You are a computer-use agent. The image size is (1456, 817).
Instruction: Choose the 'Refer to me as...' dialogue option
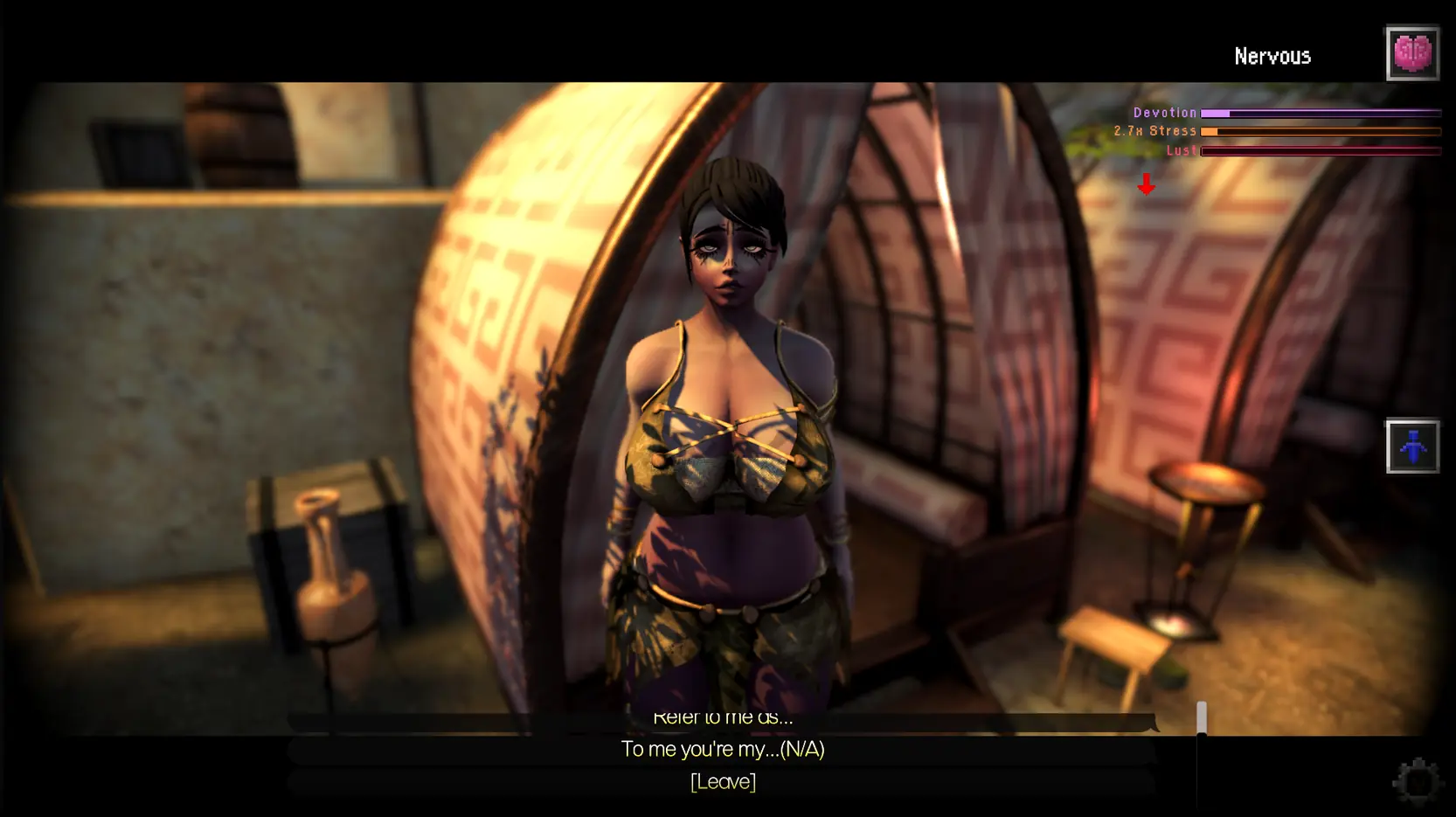[x=723, y=719]
